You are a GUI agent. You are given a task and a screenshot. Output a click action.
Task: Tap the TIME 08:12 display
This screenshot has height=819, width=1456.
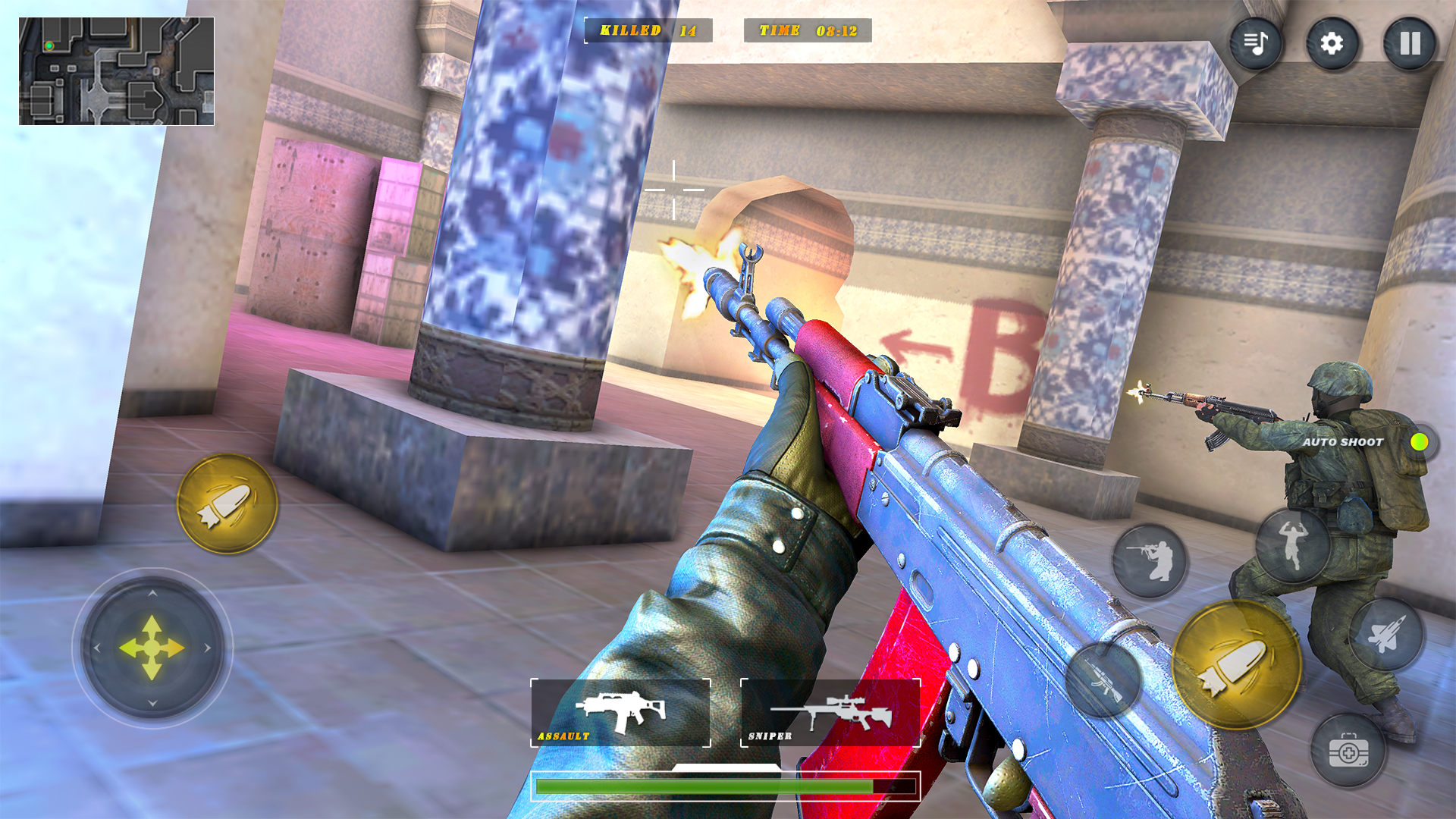point(806,31)
